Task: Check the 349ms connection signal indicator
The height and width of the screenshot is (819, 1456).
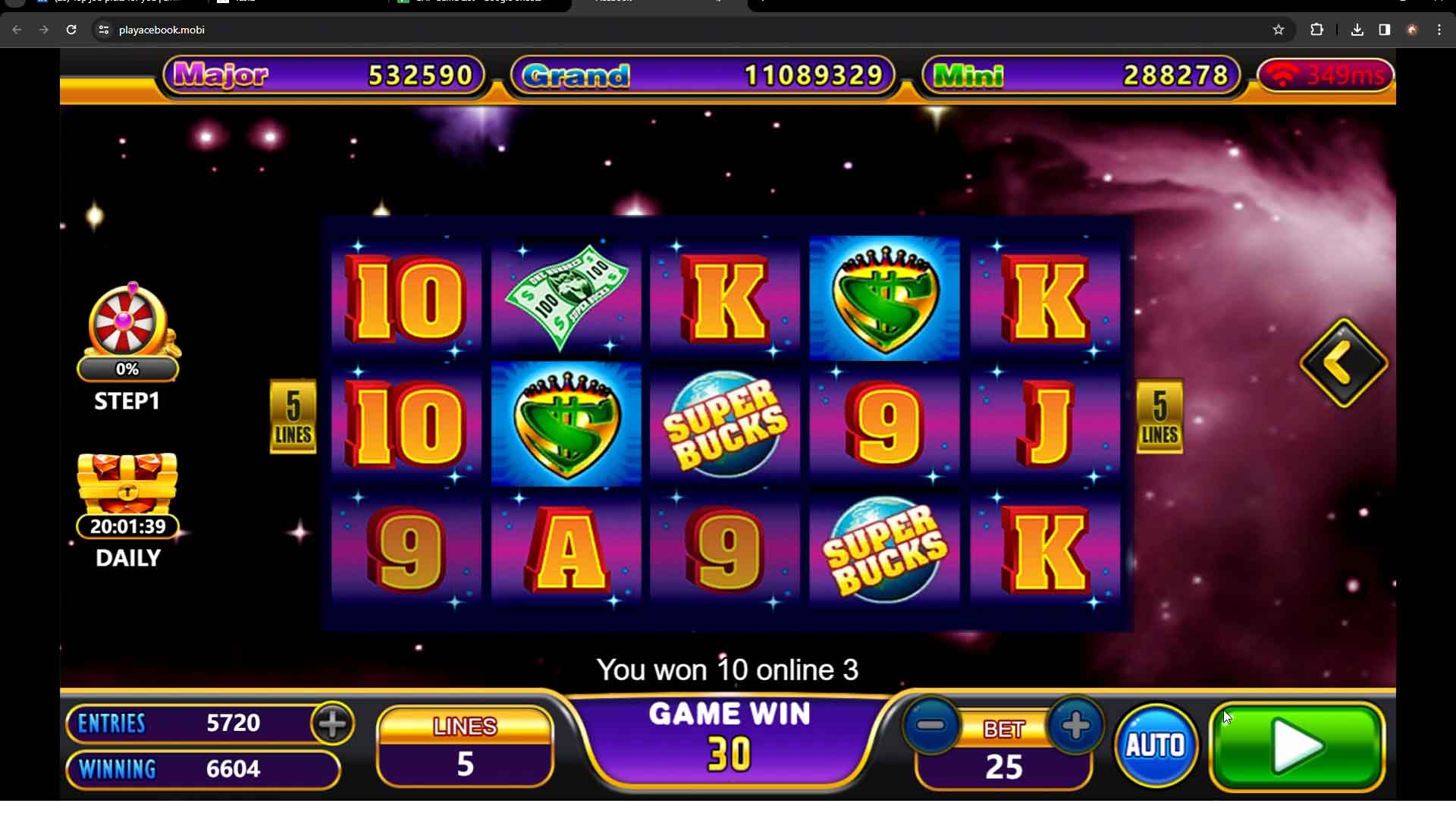Action: click(x=1326, y=75)
